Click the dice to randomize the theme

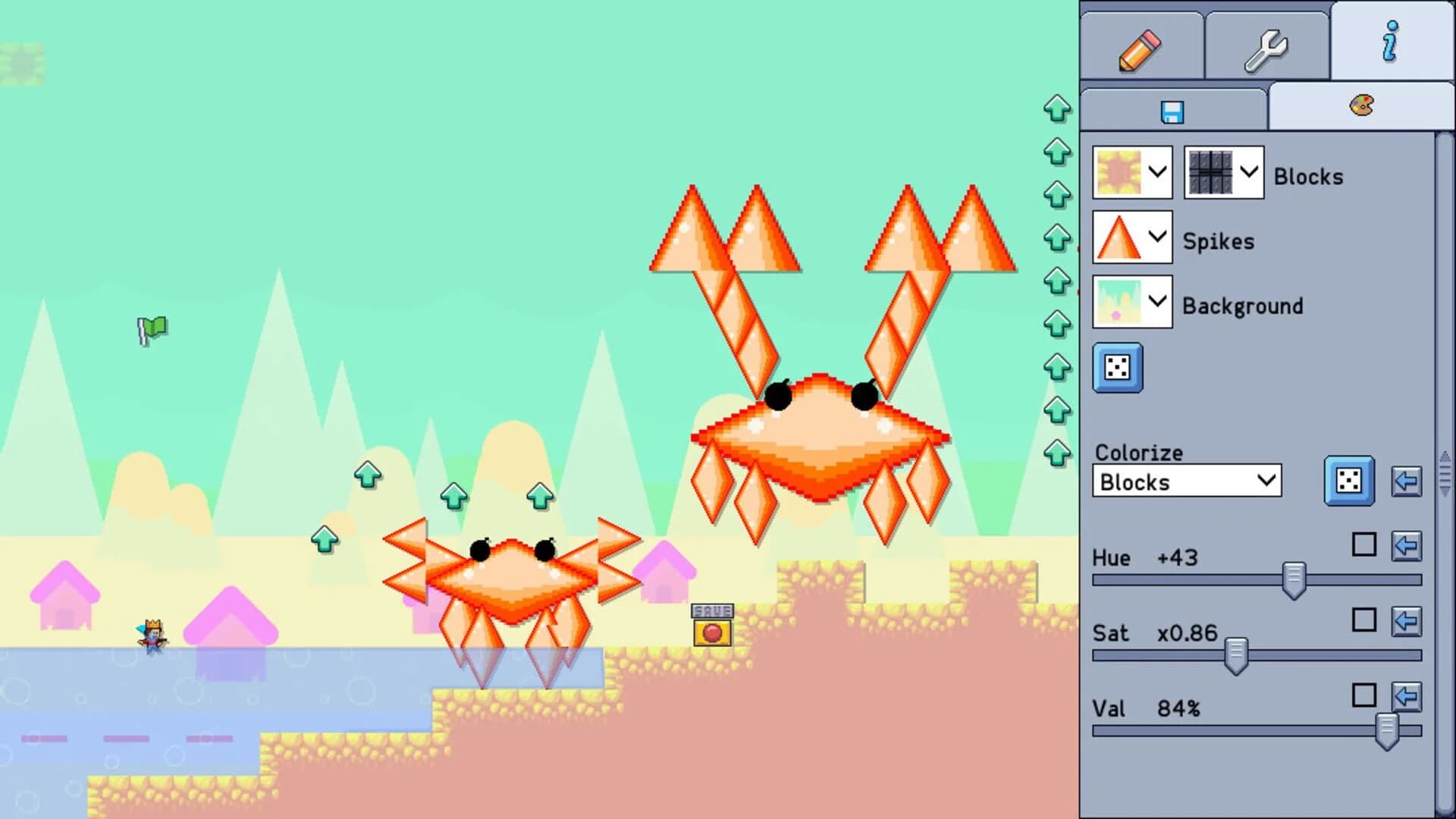[1116, 369]
